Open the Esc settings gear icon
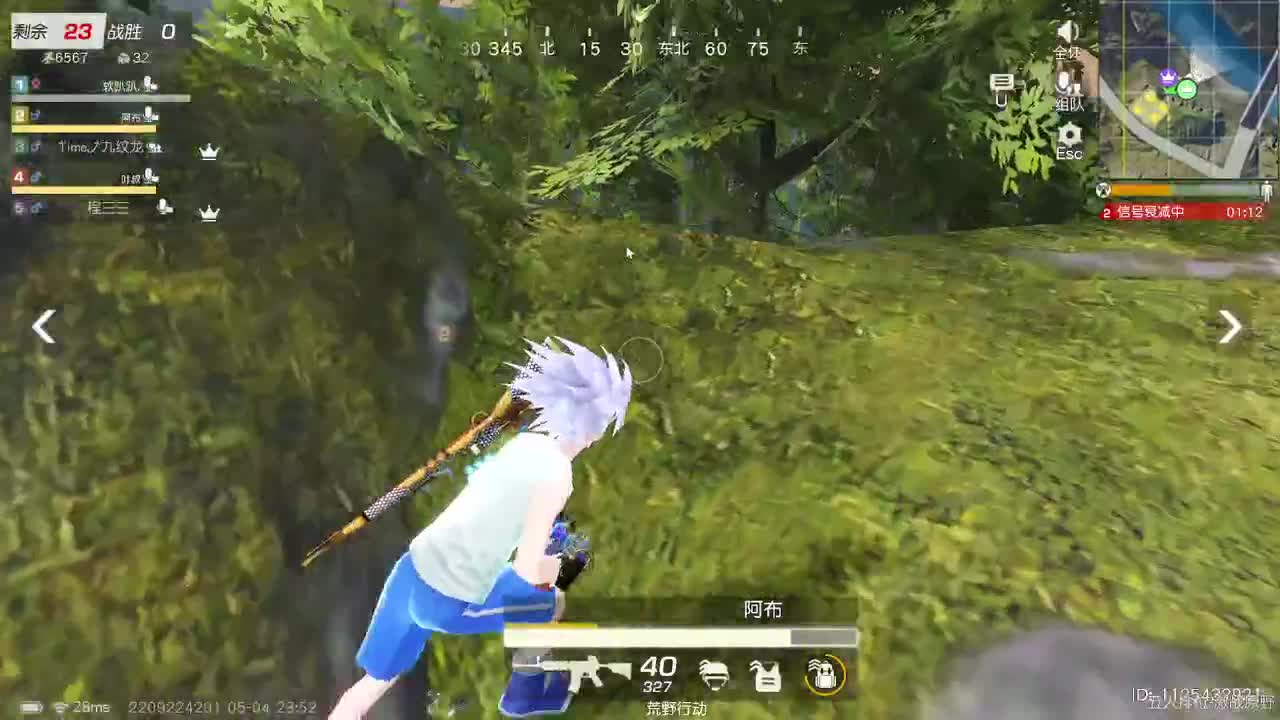The height and width of the screenshot is (720, 1280). pyautogui.click(x=1069, y=137)
